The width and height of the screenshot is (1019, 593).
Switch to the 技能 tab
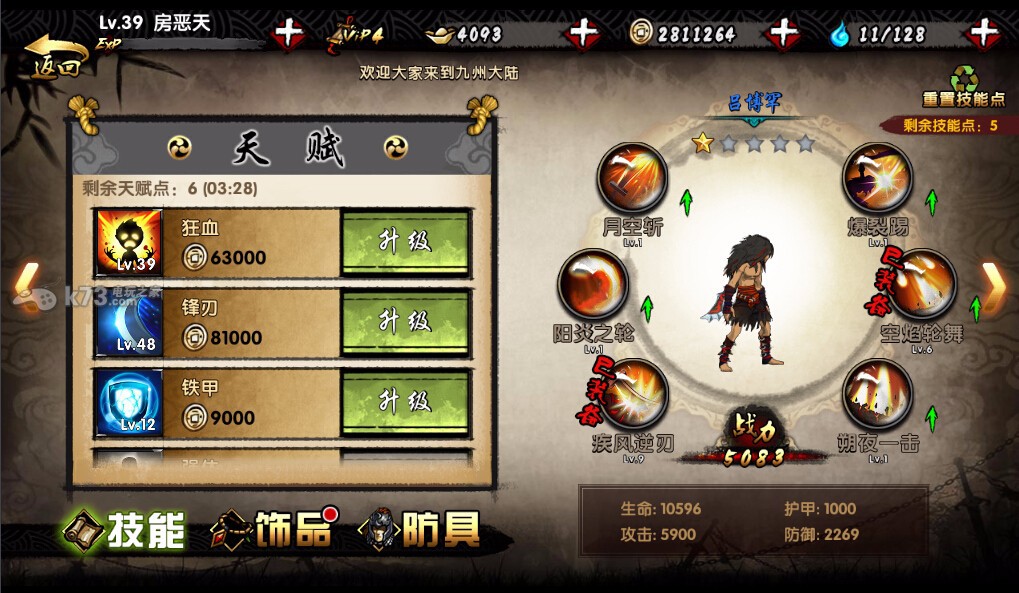tap(125, 530)
